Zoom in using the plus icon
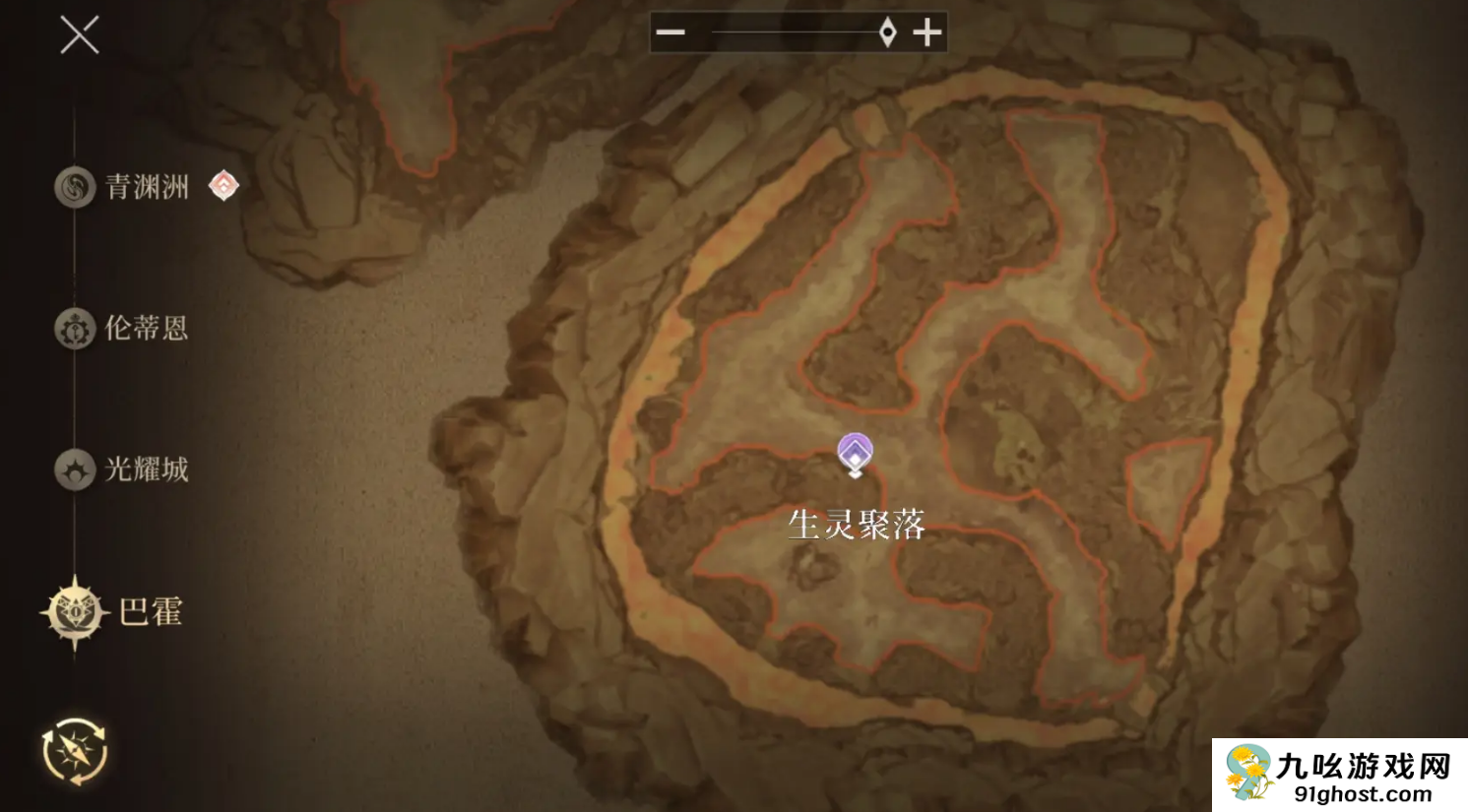The width and height of the screenshot is (1468, 812). point(926,31)
